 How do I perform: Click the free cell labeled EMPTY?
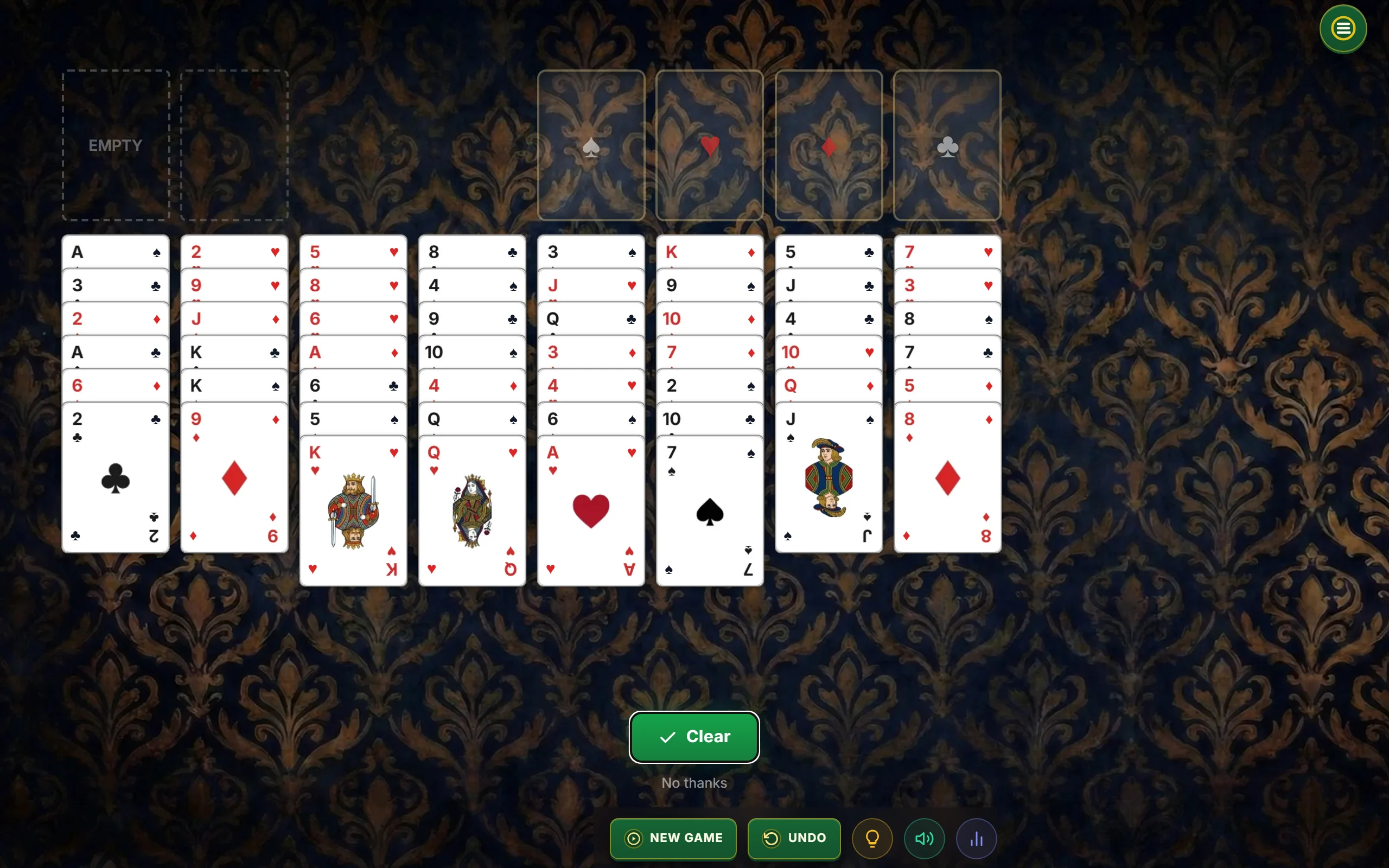[x=116, y=145]
